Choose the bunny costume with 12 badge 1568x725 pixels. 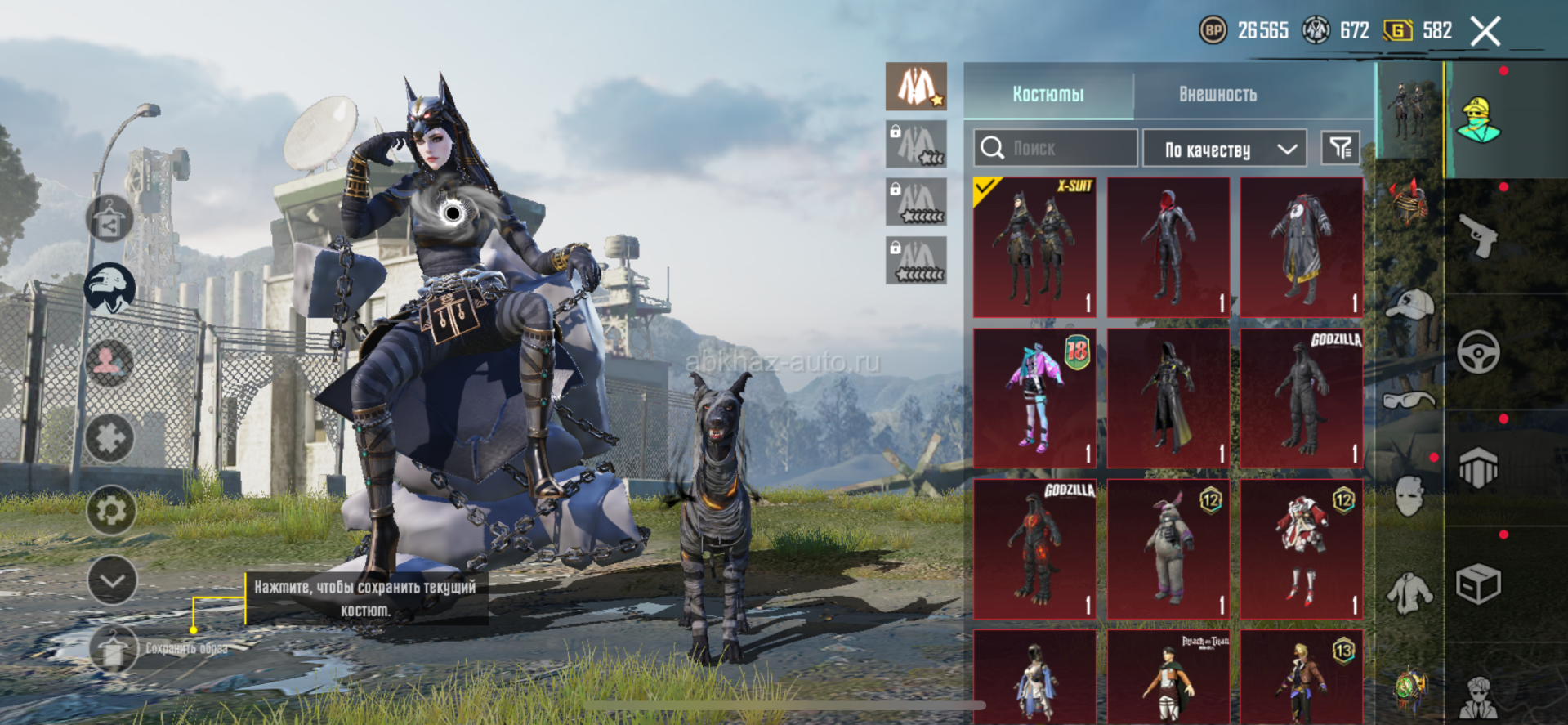coord(1168,548)
